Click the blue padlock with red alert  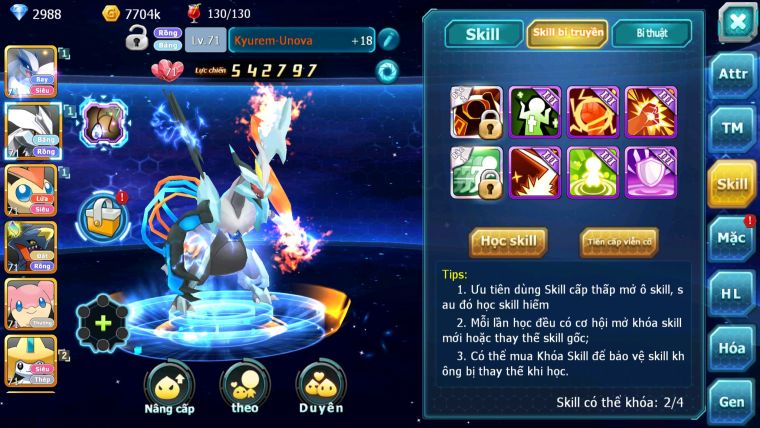(x=103, y=215)
